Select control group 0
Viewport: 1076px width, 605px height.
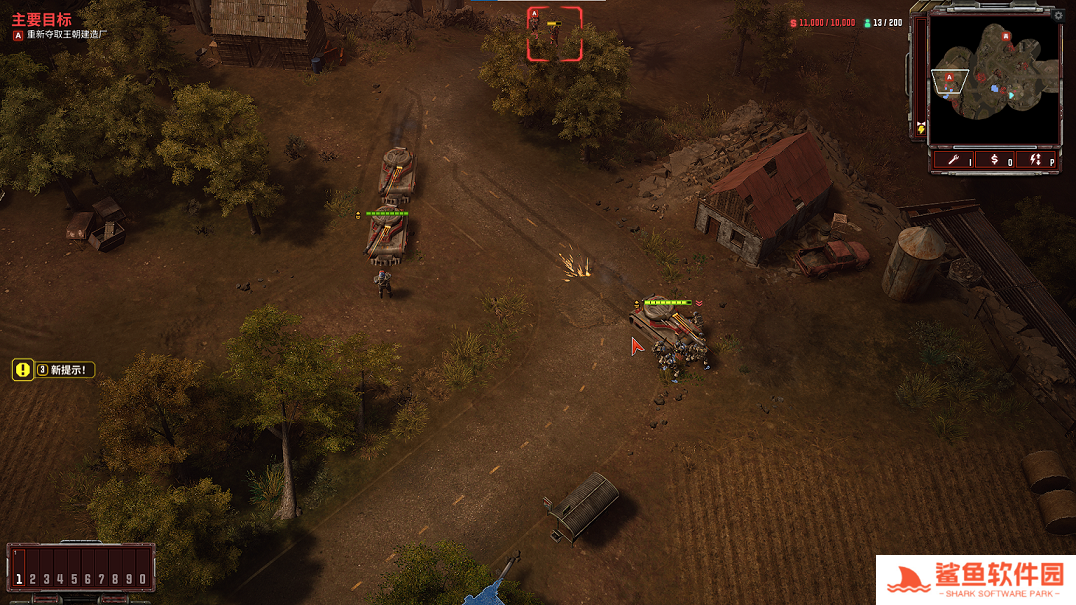point(143,578)
